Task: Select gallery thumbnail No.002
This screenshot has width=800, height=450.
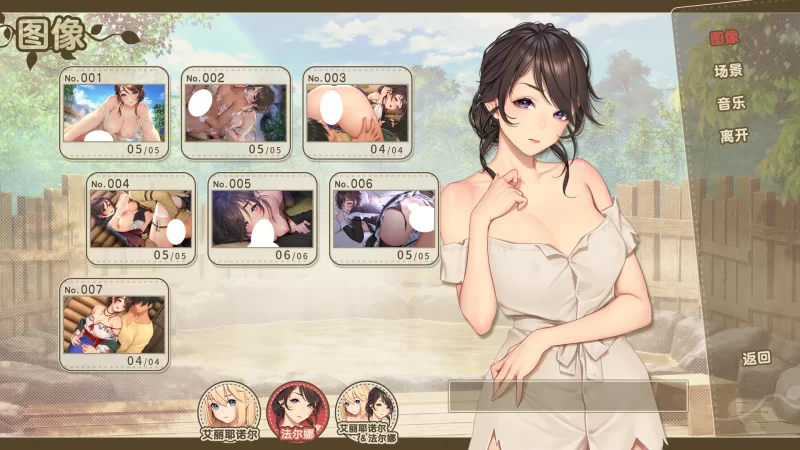Action: point(236,112)
